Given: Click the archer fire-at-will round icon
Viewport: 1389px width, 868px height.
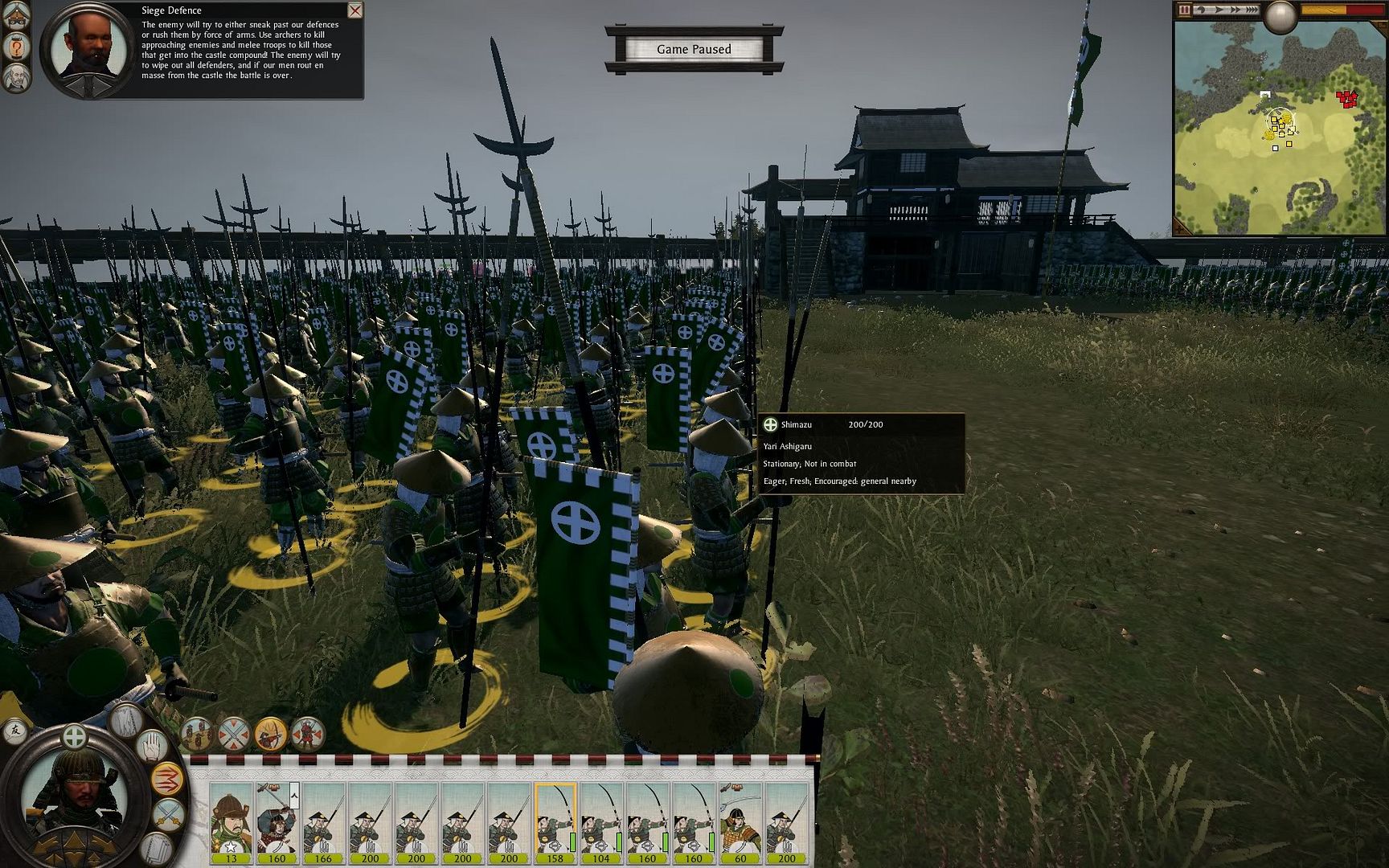Looking at the screenshot, I should tap(271, 734).
